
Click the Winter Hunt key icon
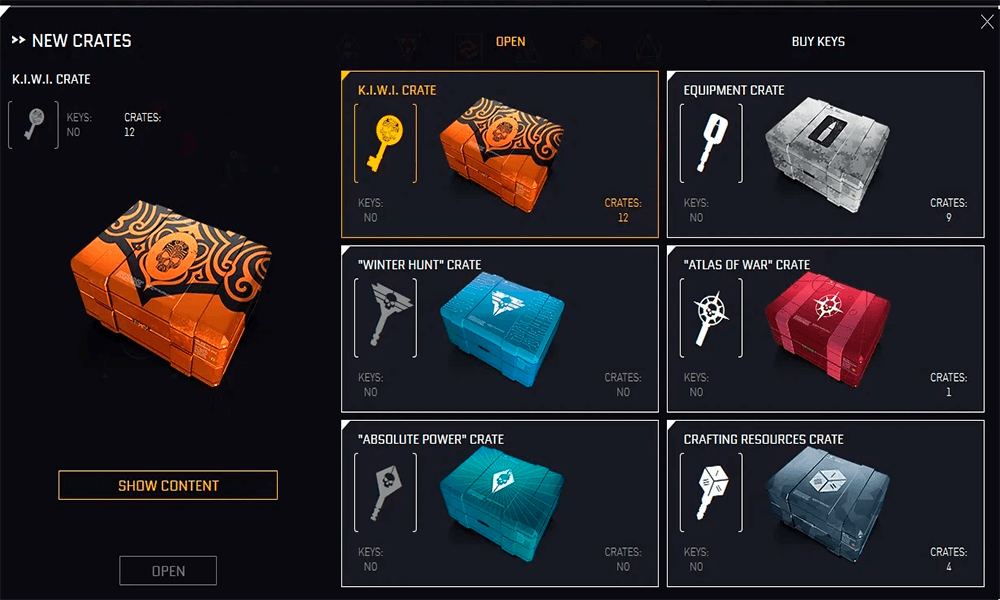coord(385,318)
